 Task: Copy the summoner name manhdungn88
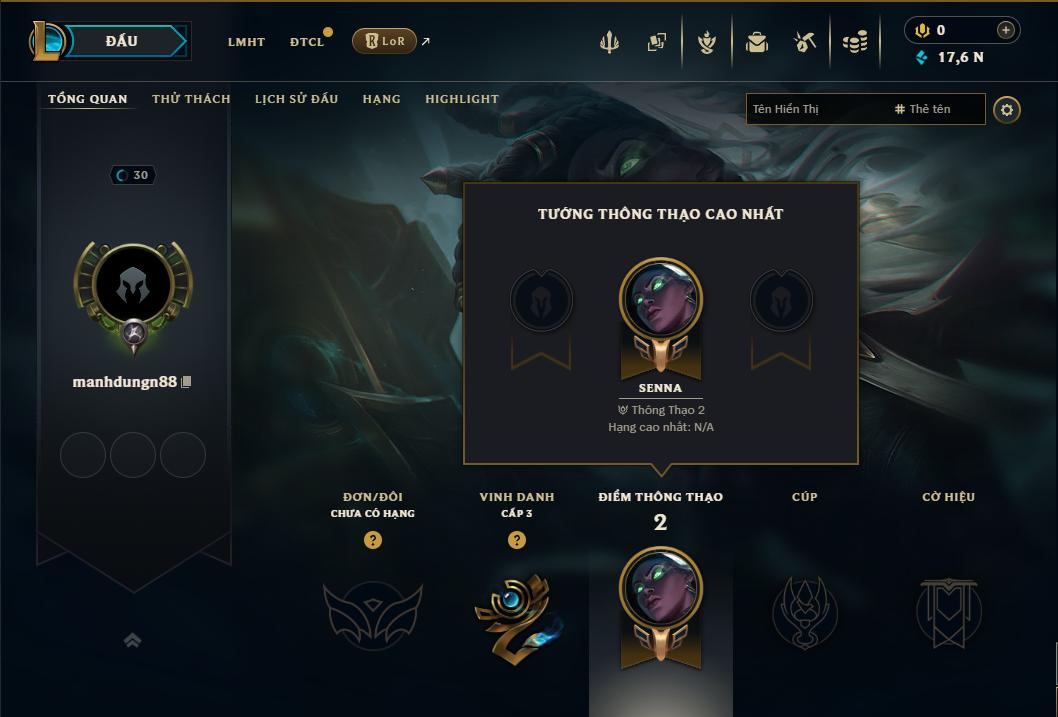[x=186, y=382]
